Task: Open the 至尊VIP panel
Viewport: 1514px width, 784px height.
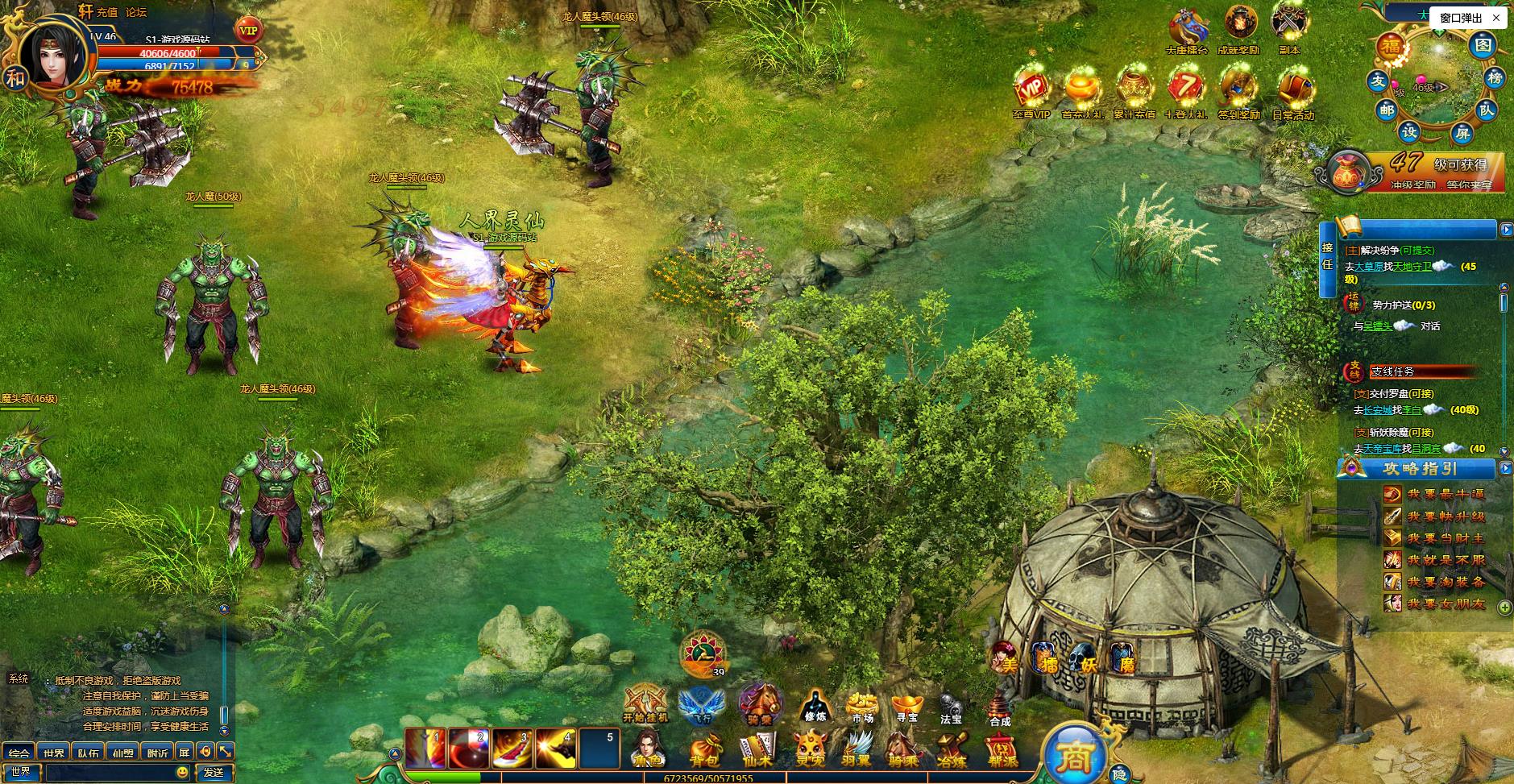Action: click(x=1031, y=94)
